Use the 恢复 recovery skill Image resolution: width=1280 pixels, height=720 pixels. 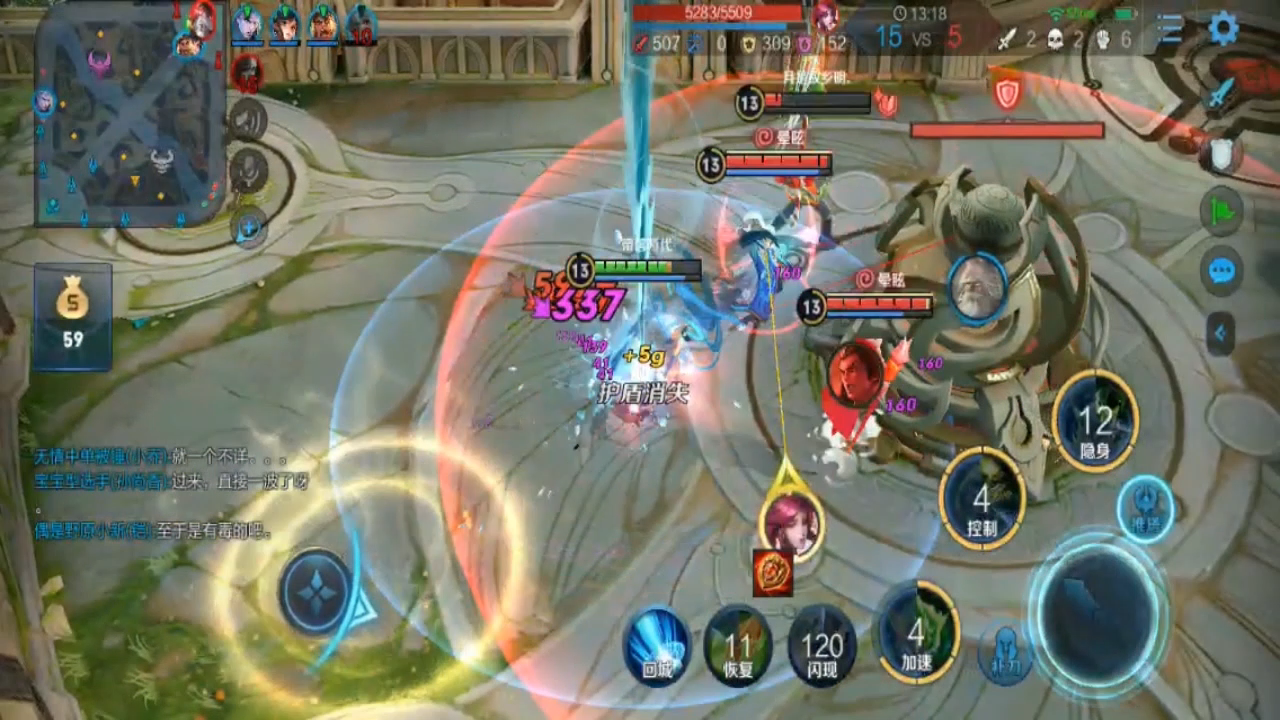point(738,645)
